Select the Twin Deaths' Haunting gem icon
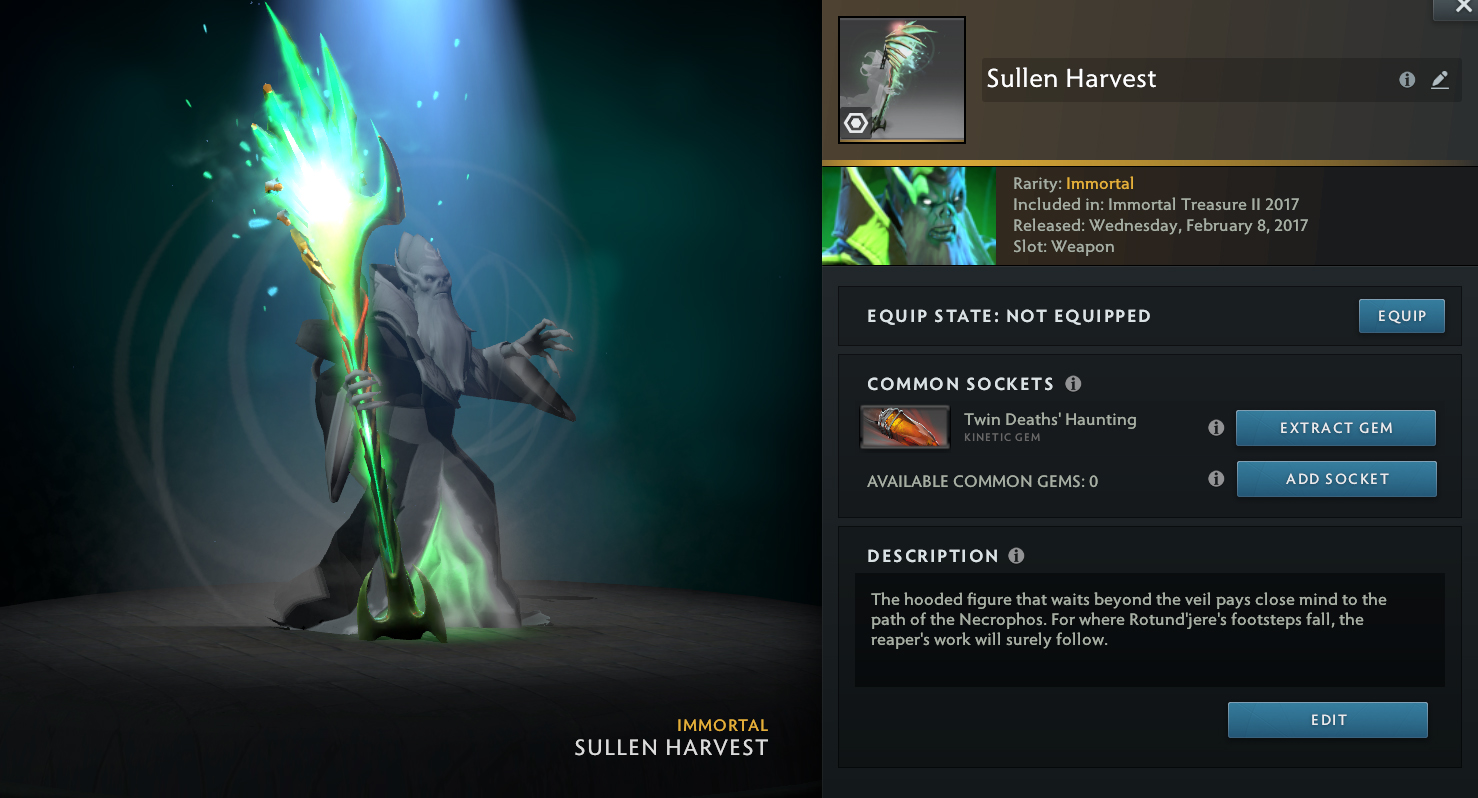 [x=904, y=427]
